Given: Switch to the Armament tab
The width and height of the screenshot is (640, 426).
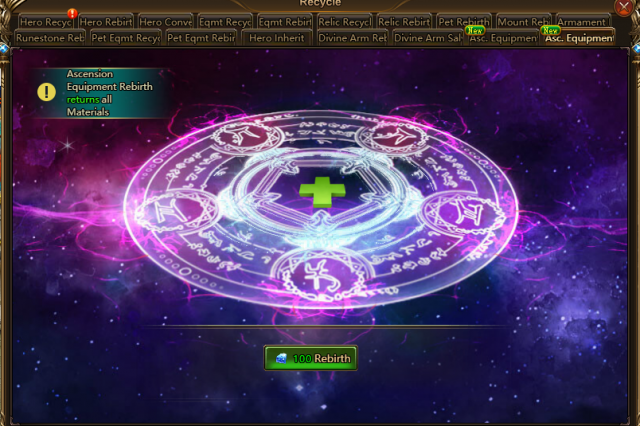Looking at the screenshot, I should (x=582, y=22).
